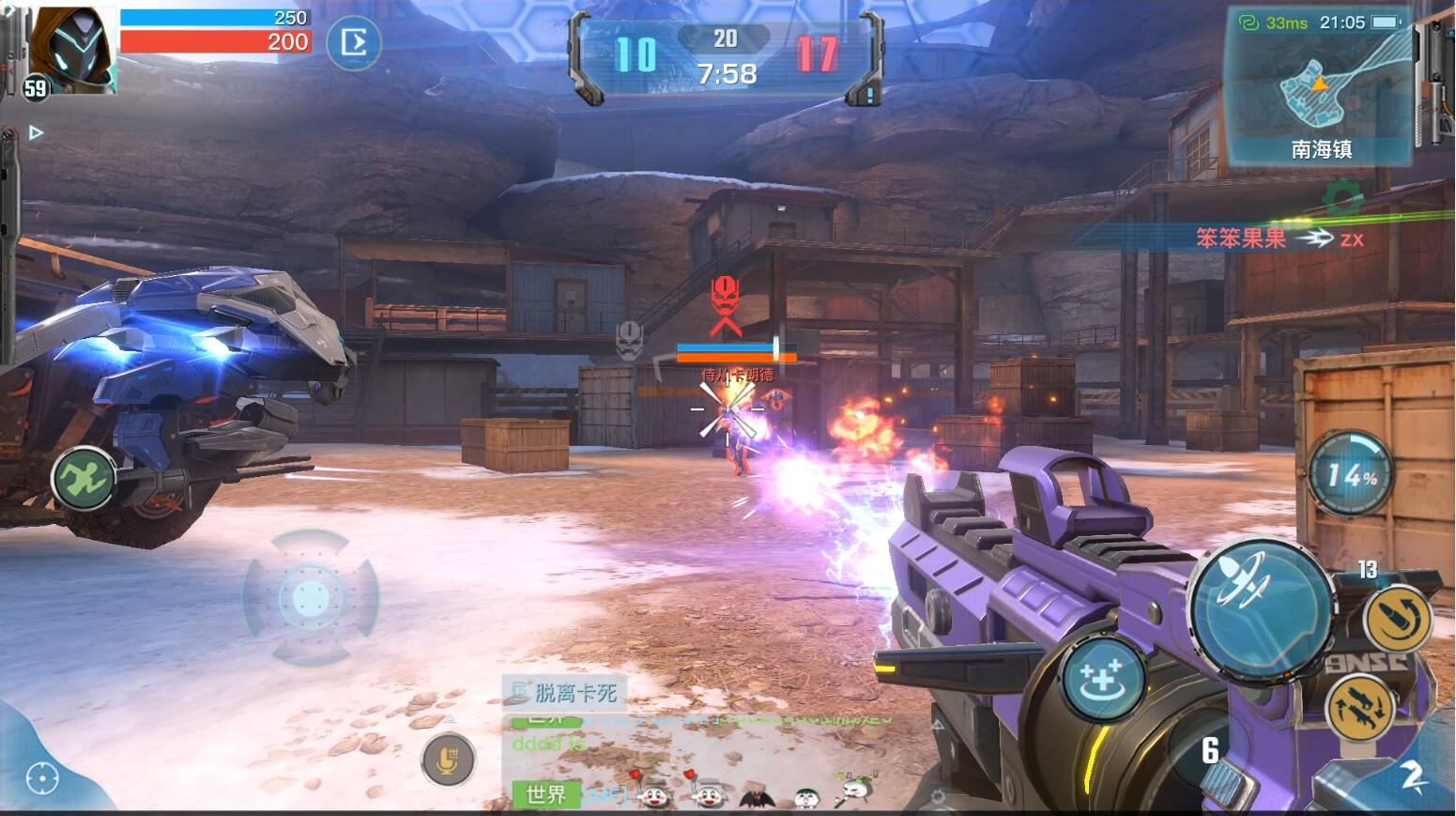Reload using the yellow bullet button

click(x=1398, y=619)
